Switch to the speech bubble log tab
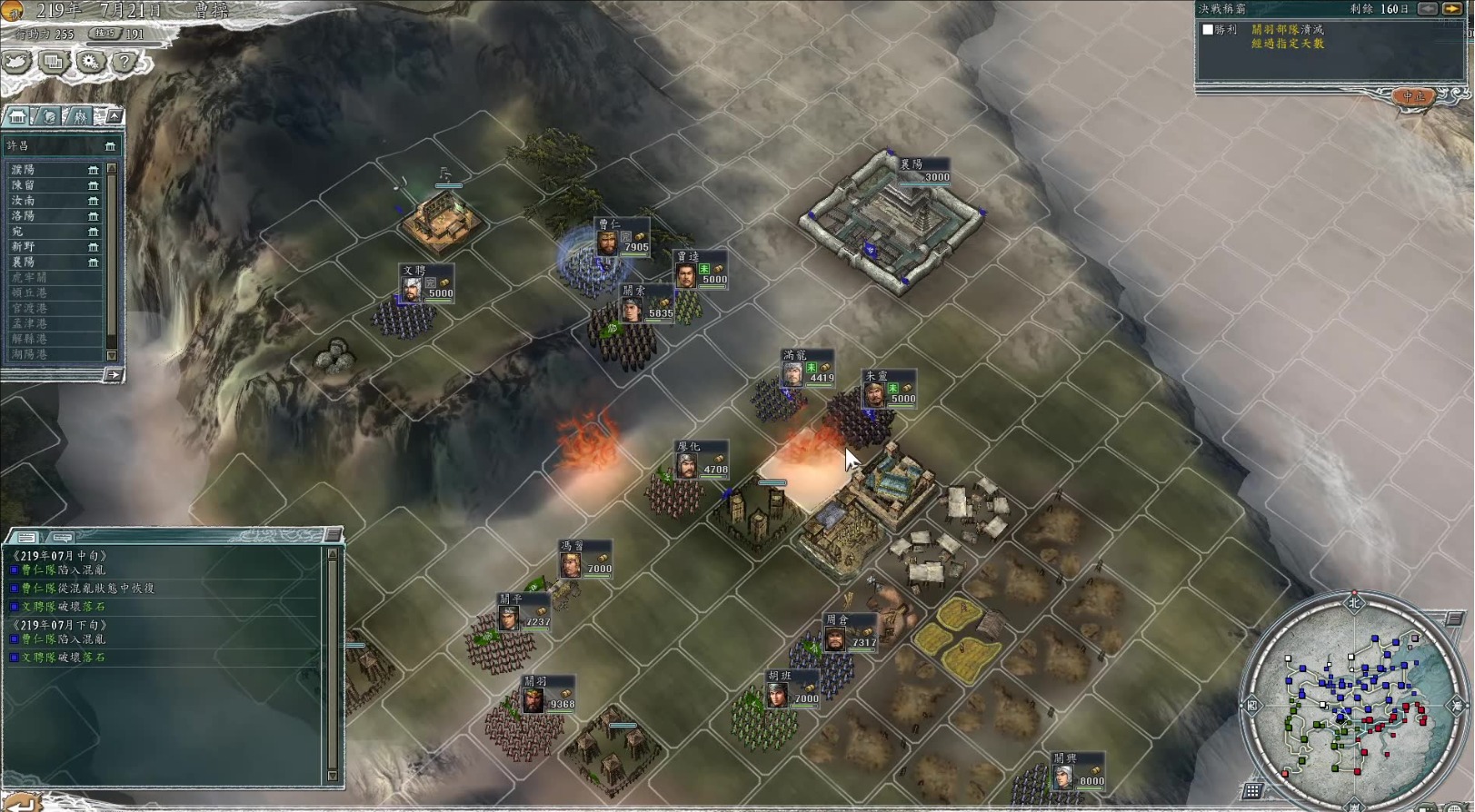 click(x=62, y=537)
